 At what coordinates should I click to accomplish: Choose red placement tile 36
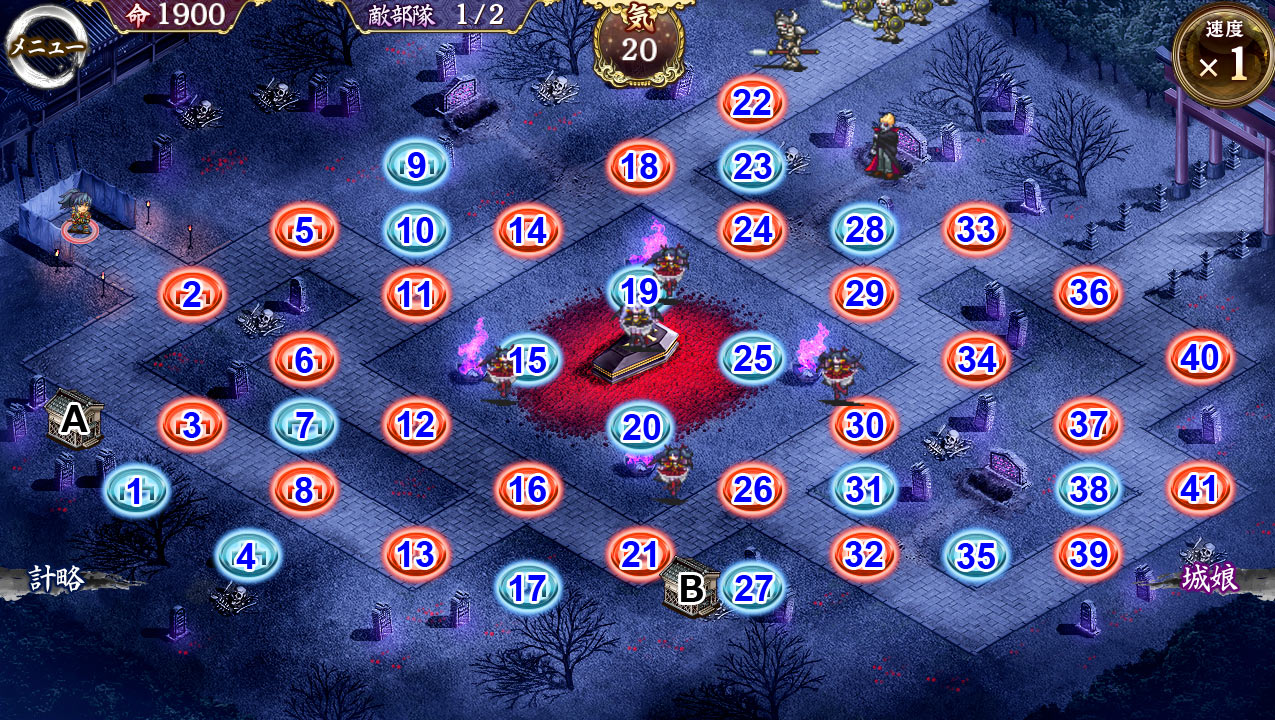pos(1088,293)
